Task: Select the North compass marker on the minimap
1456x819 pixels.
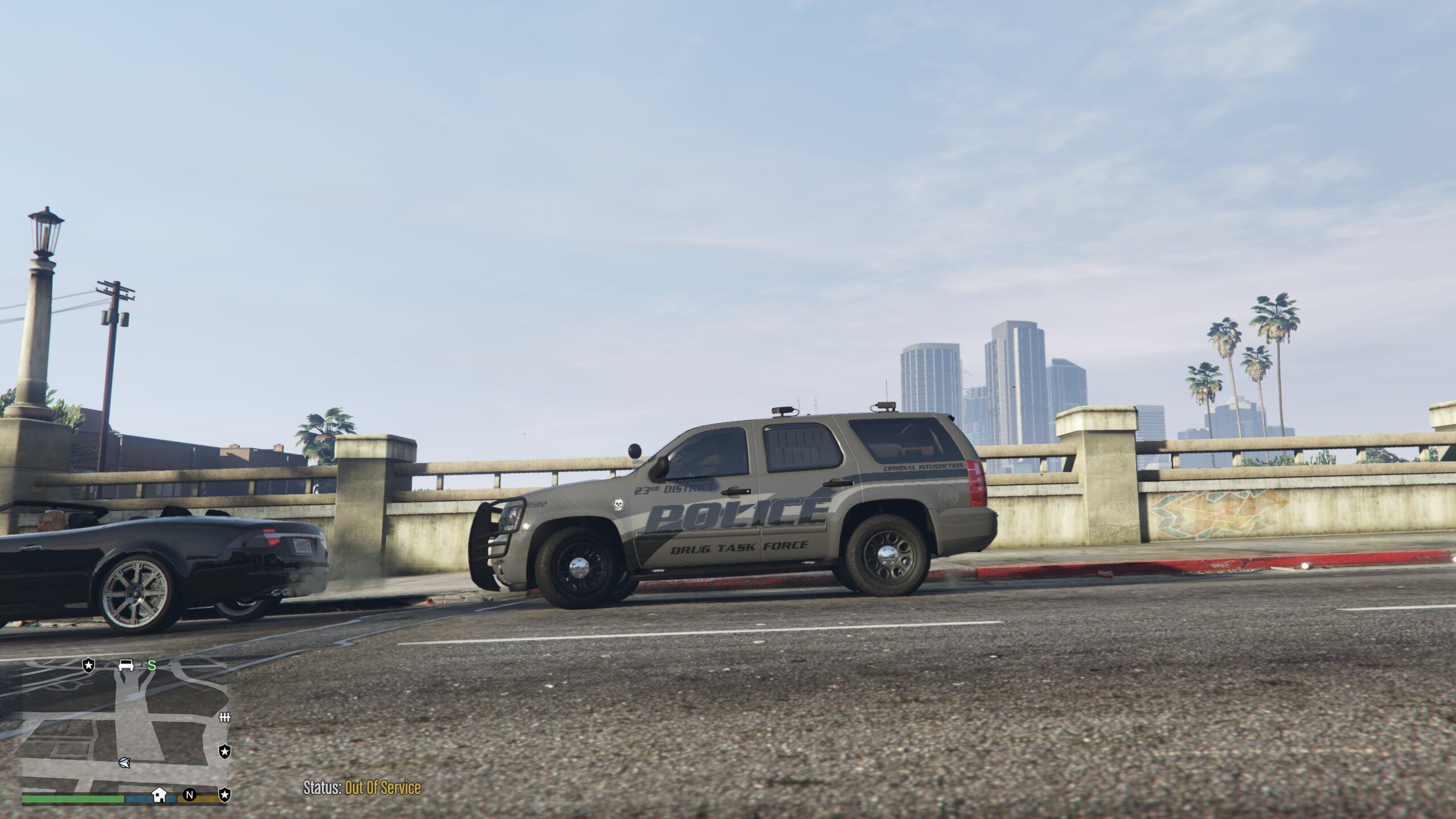Action: pos(189,795)
